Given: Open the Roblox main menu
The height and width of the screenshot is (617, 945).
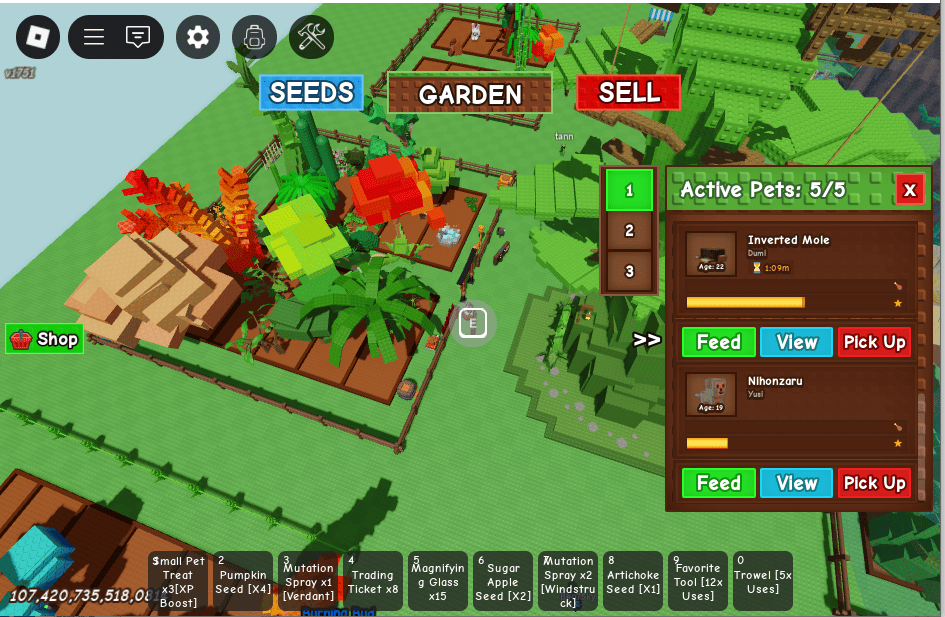Looking at the screenshot, I should [37, 37].
